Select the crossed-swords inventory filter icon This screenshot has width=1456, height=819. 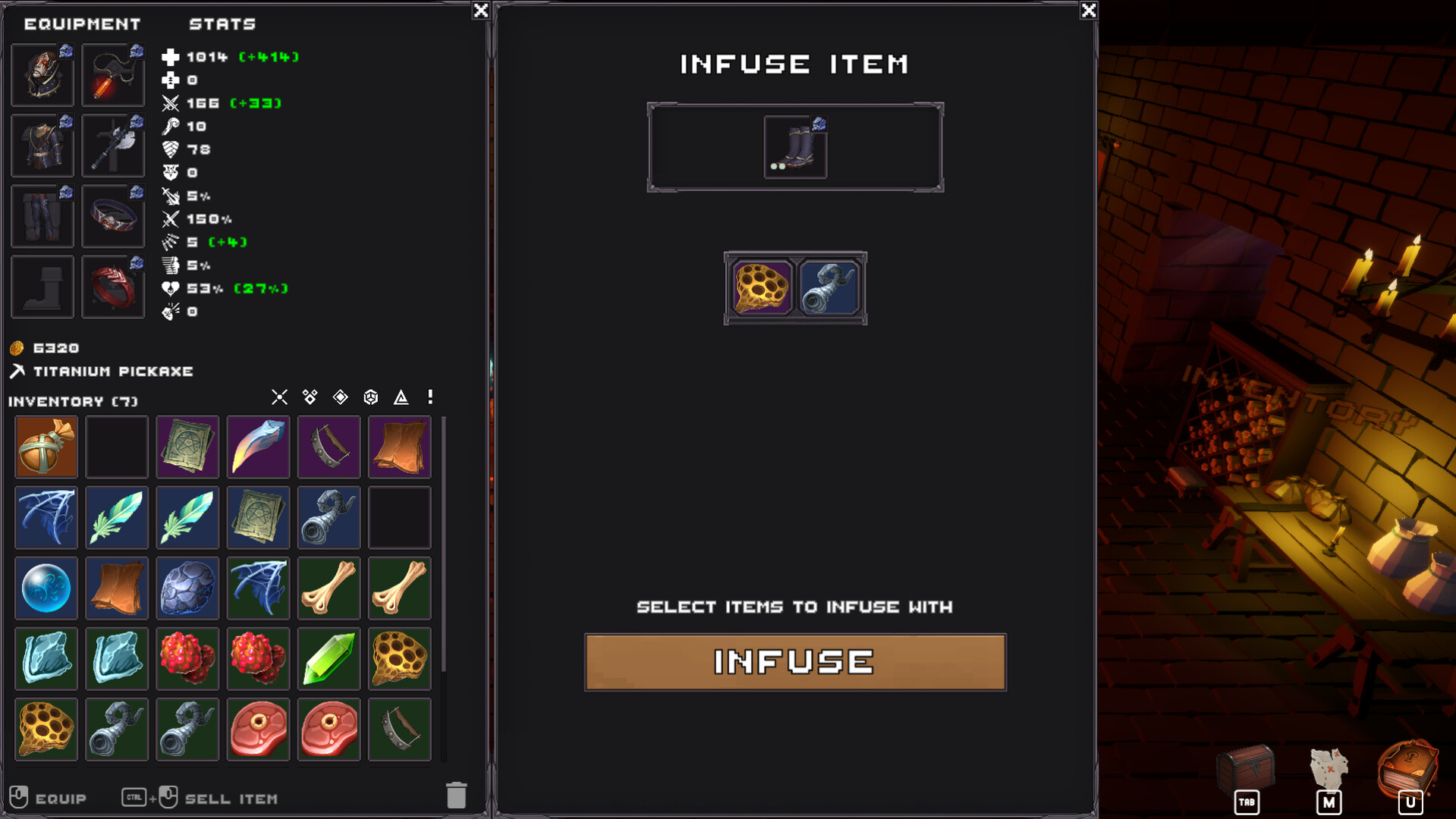[x=279, y=397]
